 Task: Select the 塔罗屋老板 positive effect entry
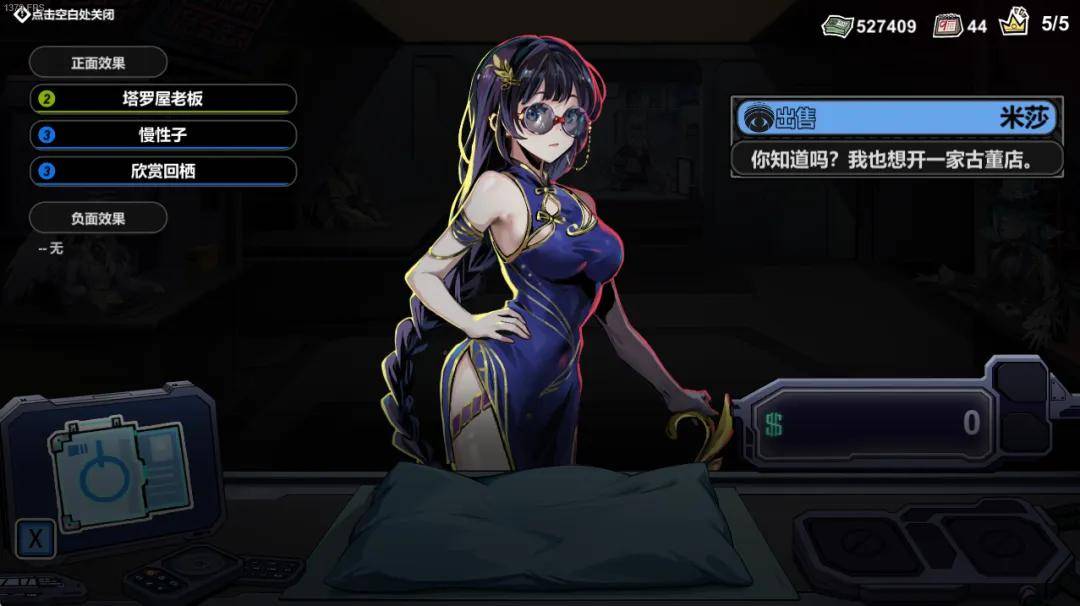[163, 99]
